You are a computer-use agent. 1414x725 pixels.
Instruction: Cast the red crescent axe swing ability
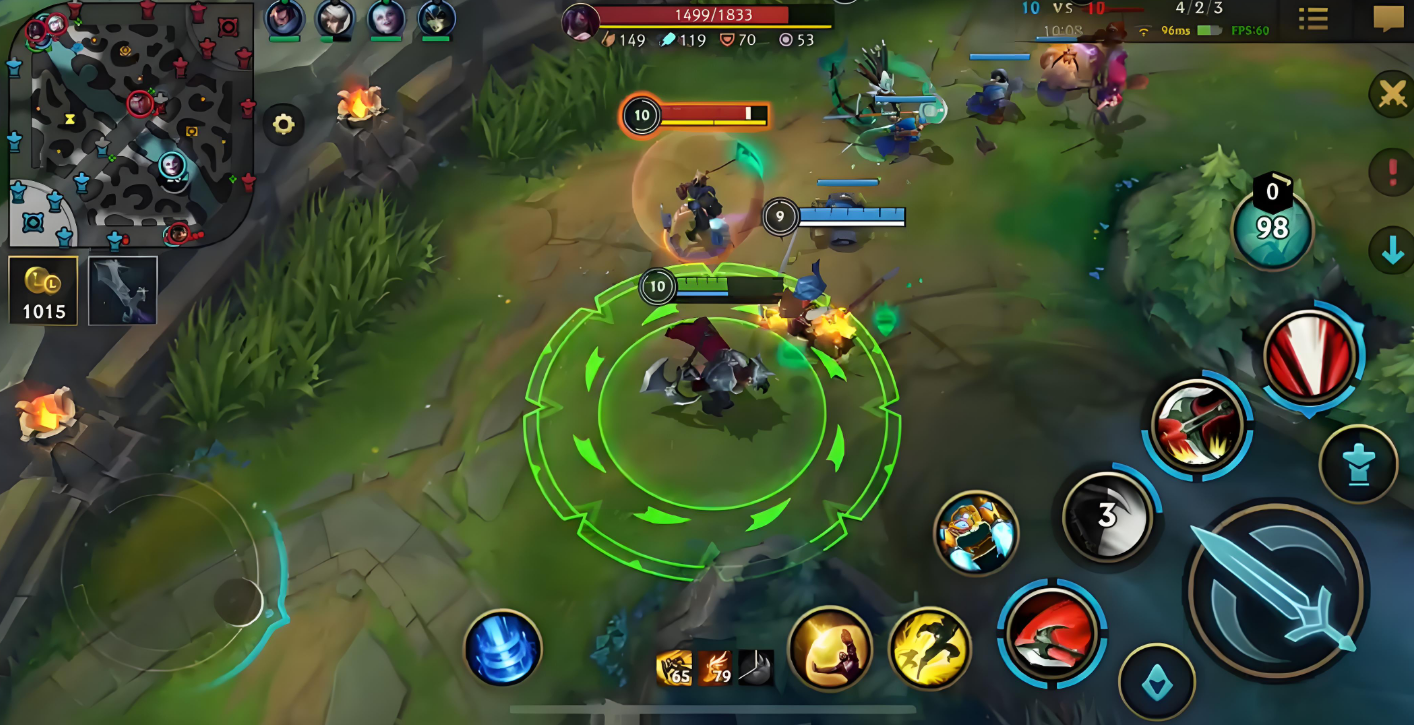[1050, 633]
